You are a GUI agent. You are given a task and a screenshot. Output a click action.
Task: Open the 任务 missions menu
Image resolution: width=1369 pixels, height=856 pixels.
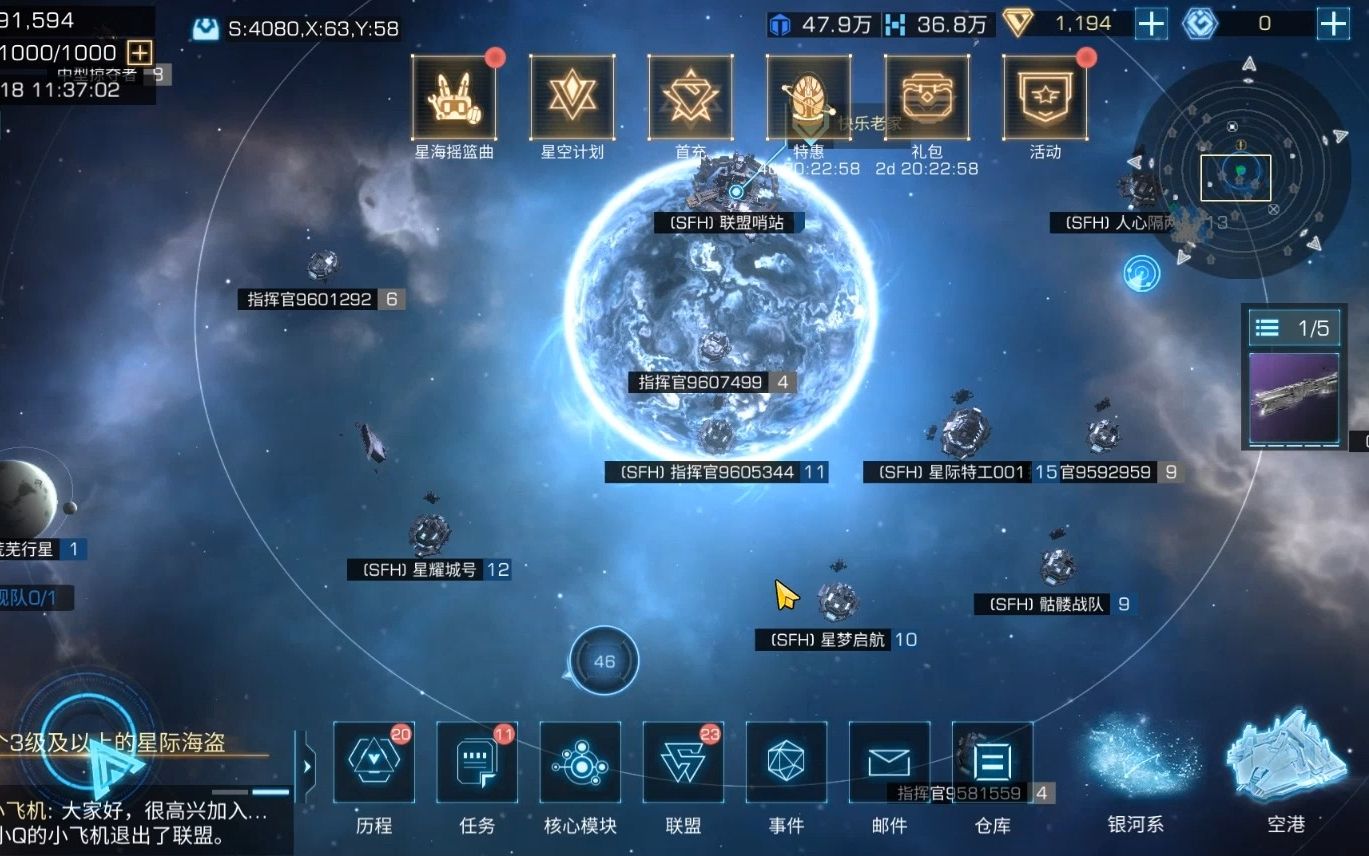[x=477, y=764]
